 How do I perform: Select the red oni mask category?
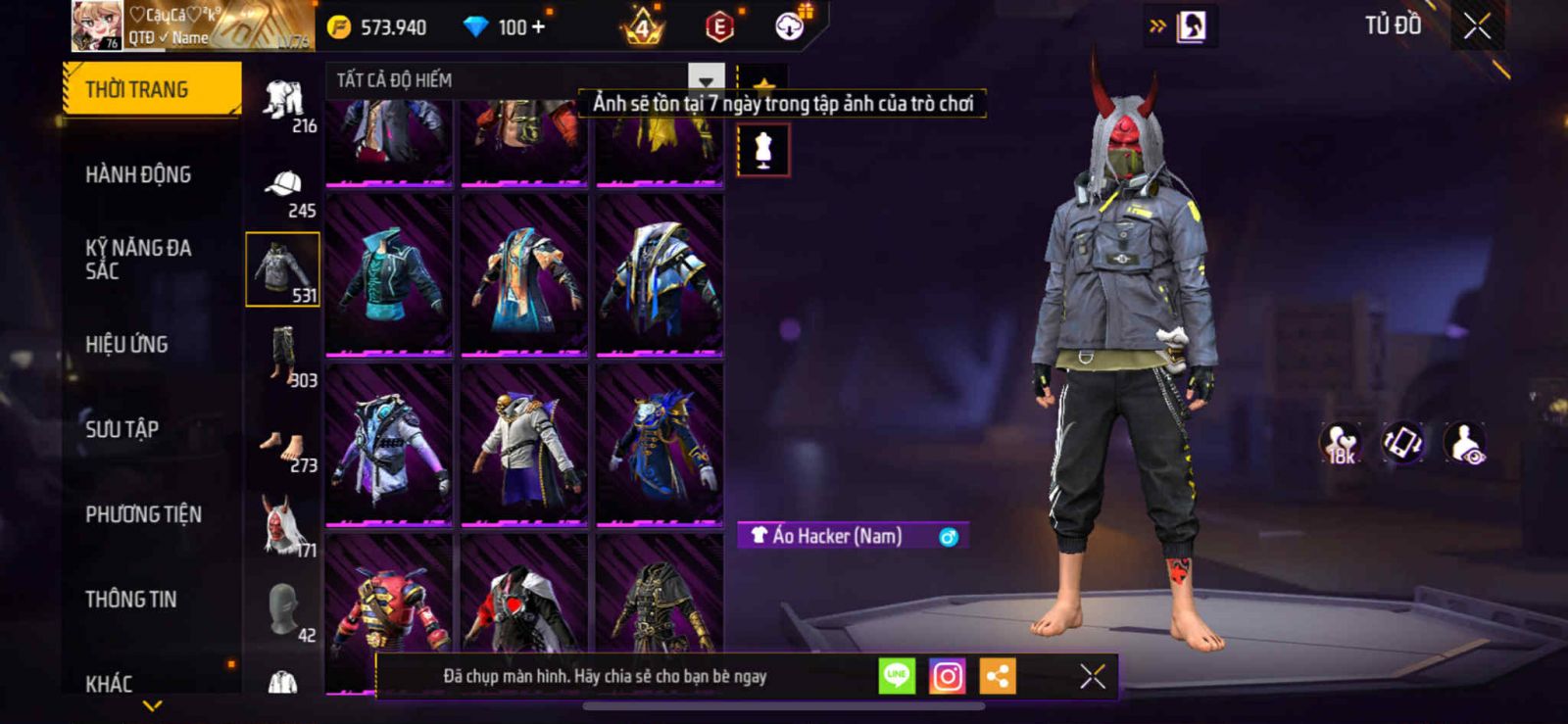[x=284, y=527]
